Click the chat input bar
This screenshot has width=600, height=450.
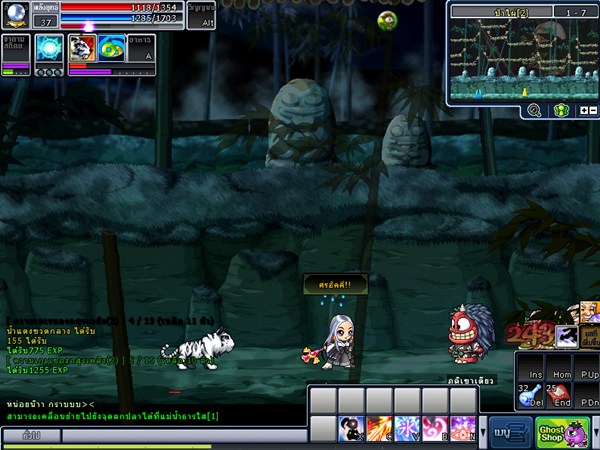click(180, 436)
